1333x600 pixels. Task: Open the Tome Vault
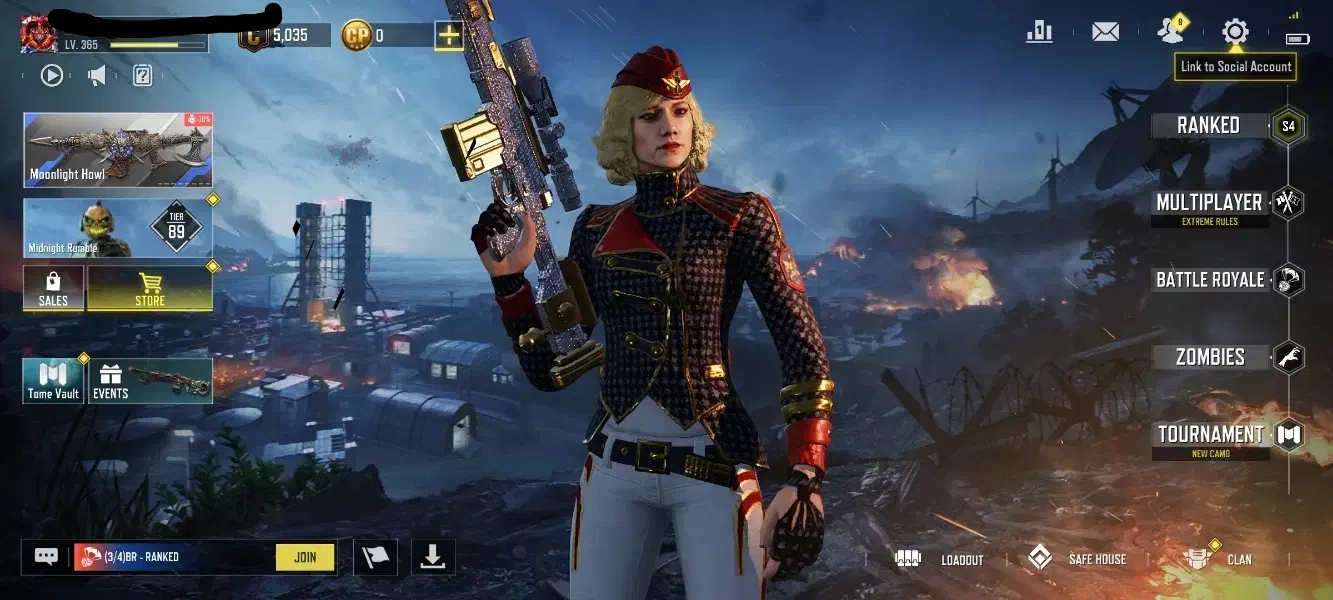click(53, 381)
